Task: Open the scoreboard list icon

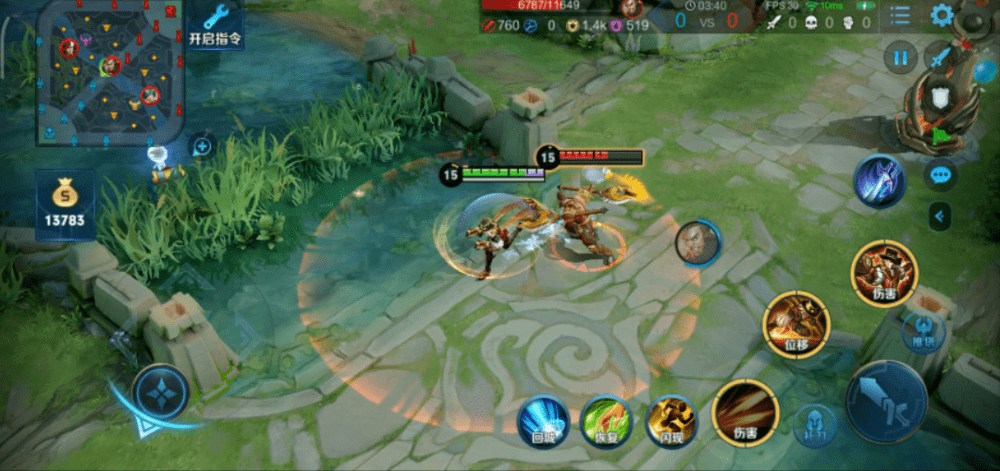Action: point(900,15)
